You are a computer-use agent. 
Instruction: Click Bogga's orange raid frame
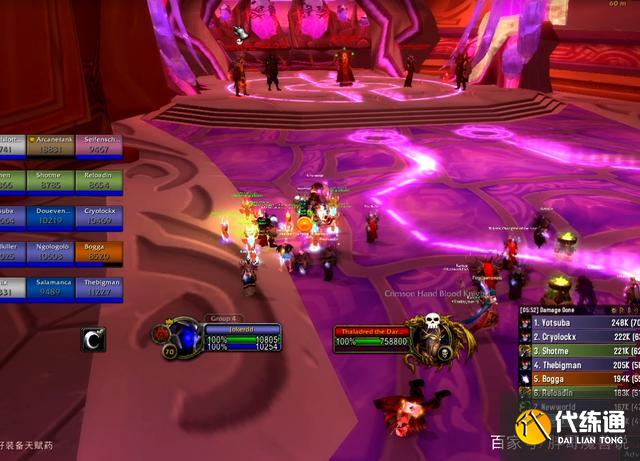click(x=98, y=251)
